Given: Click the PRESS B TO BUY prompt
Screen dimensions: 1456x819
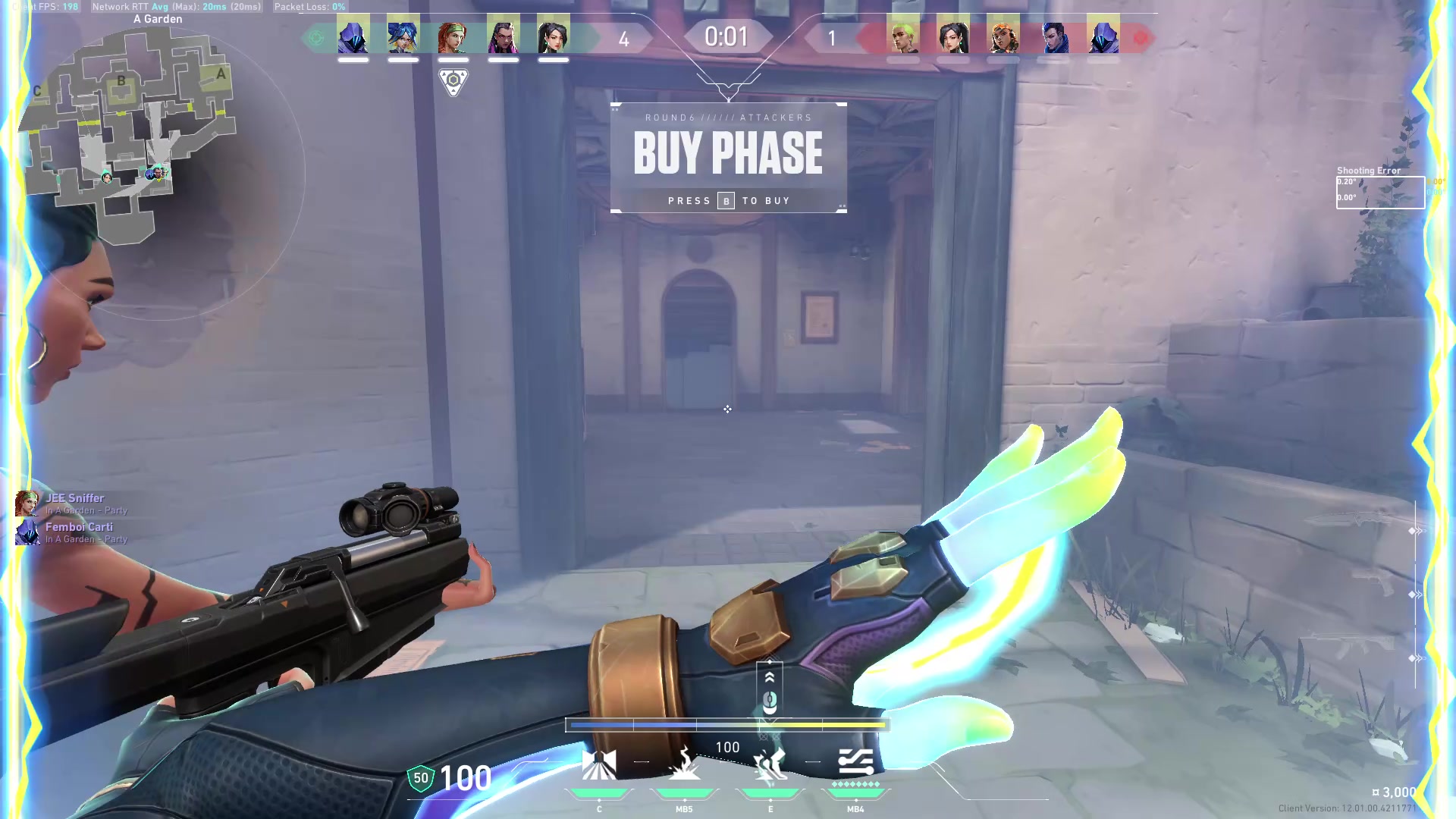Looking at the screenshot, I should (x=727, y=200).
